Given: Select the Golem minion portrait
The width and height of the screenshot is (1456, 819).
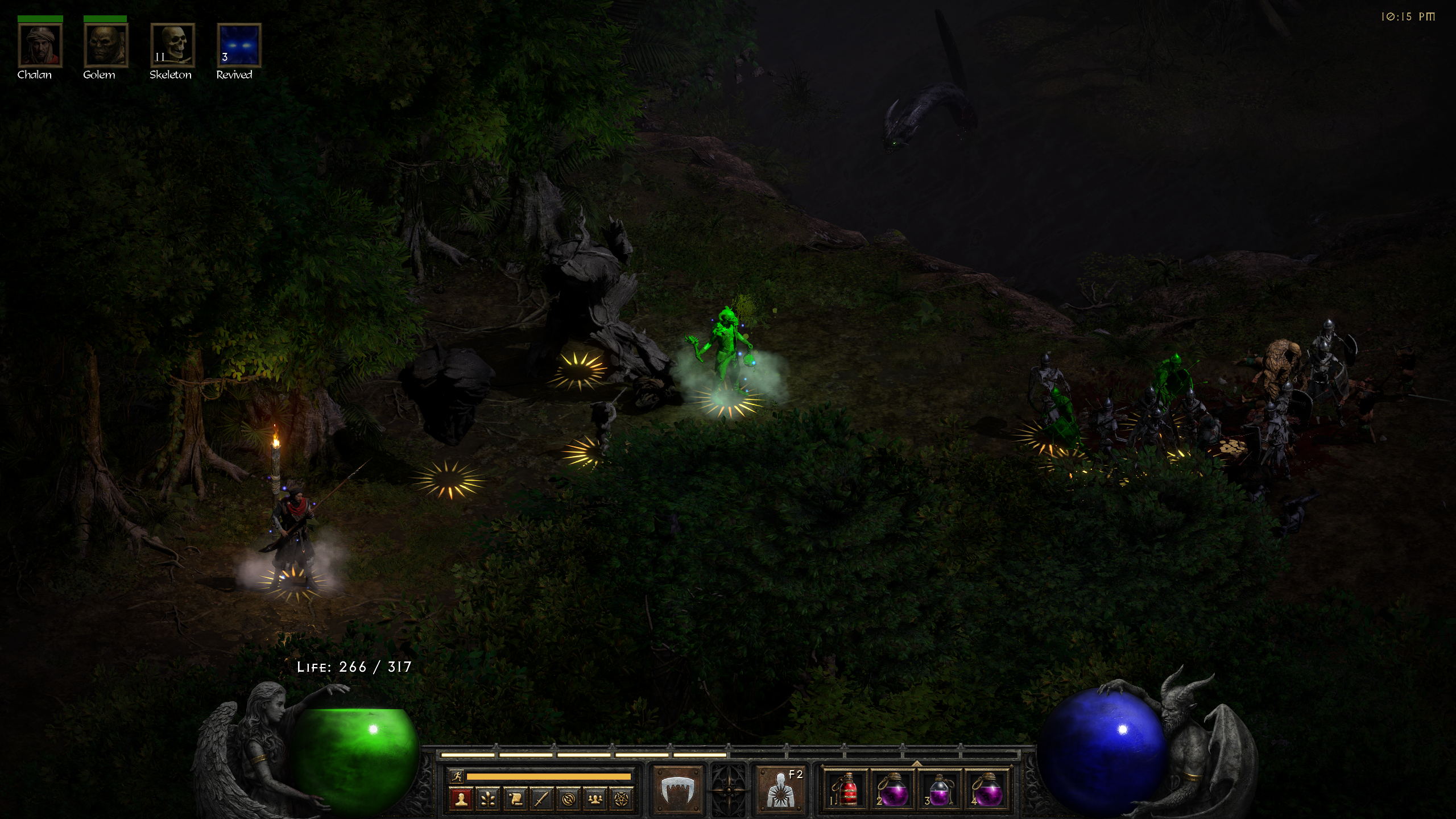Looking at the screenshot, I should (106, 45).
